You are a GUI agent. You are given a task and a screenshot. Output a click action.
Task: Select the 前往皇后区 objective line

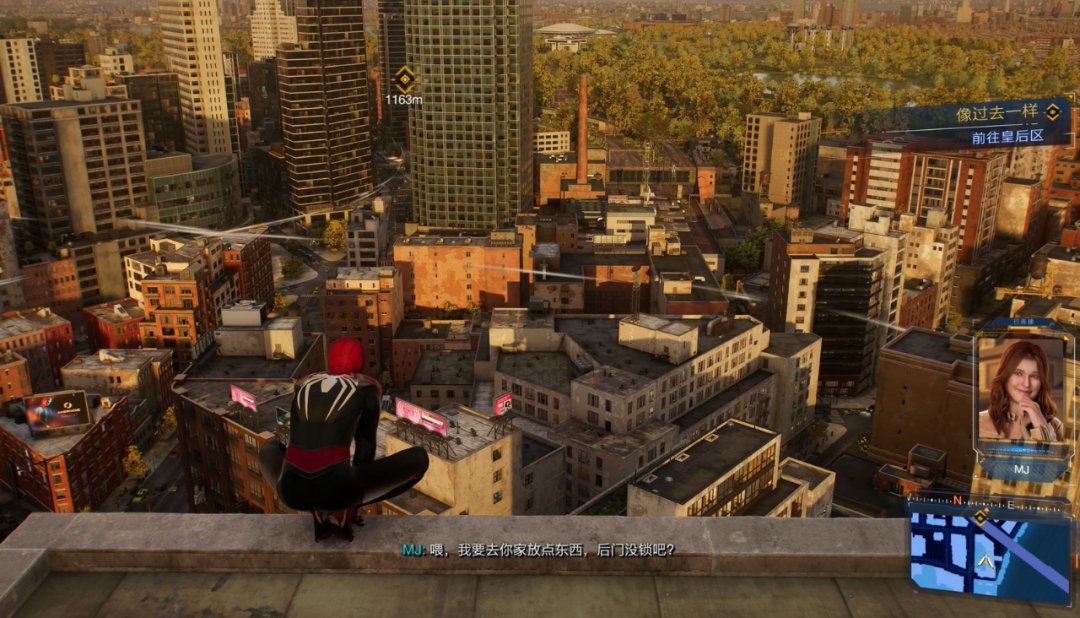[x=1007, y=136]
